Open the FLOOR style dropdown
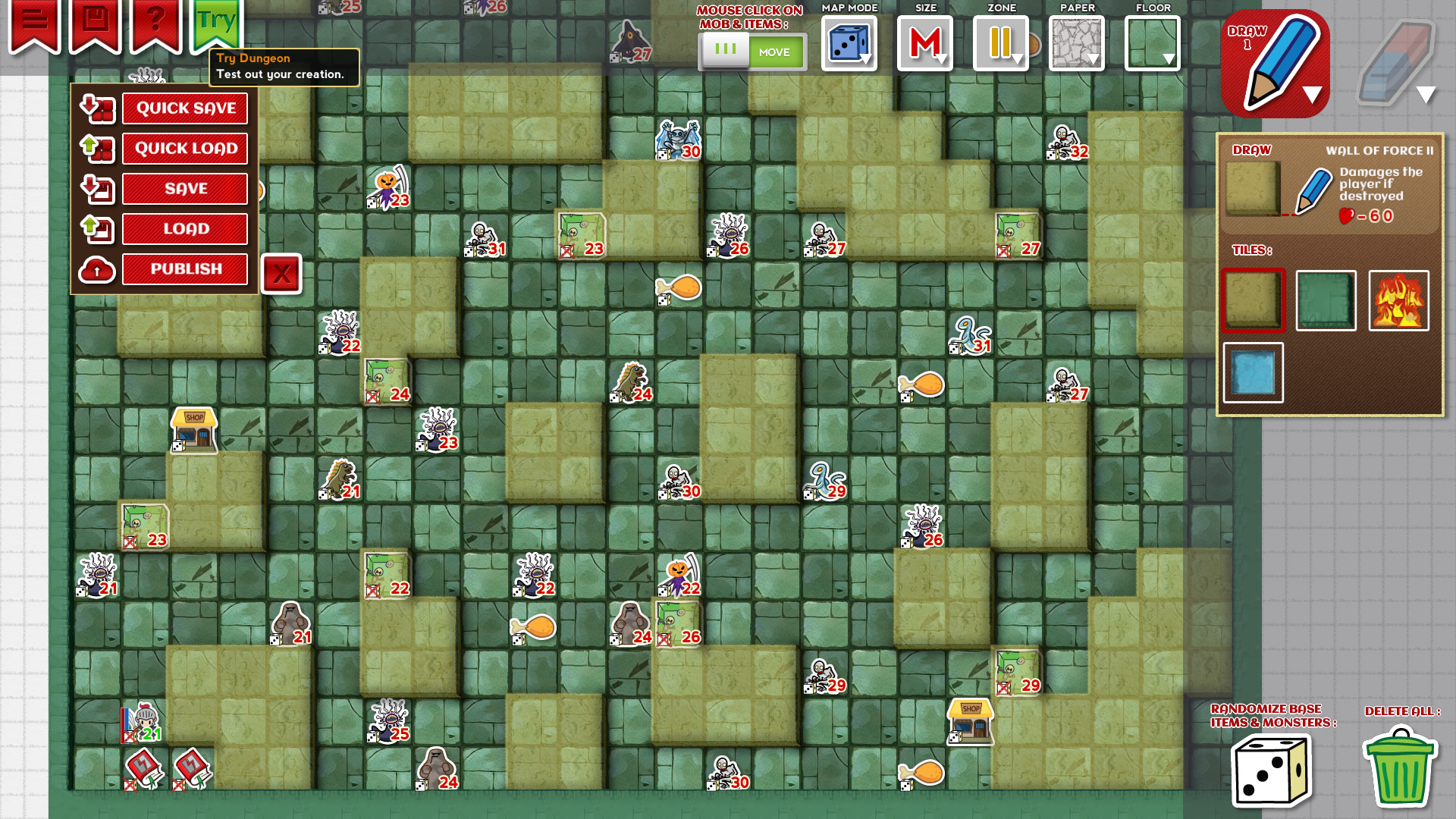1456x819 pixels. point(1152,44)
